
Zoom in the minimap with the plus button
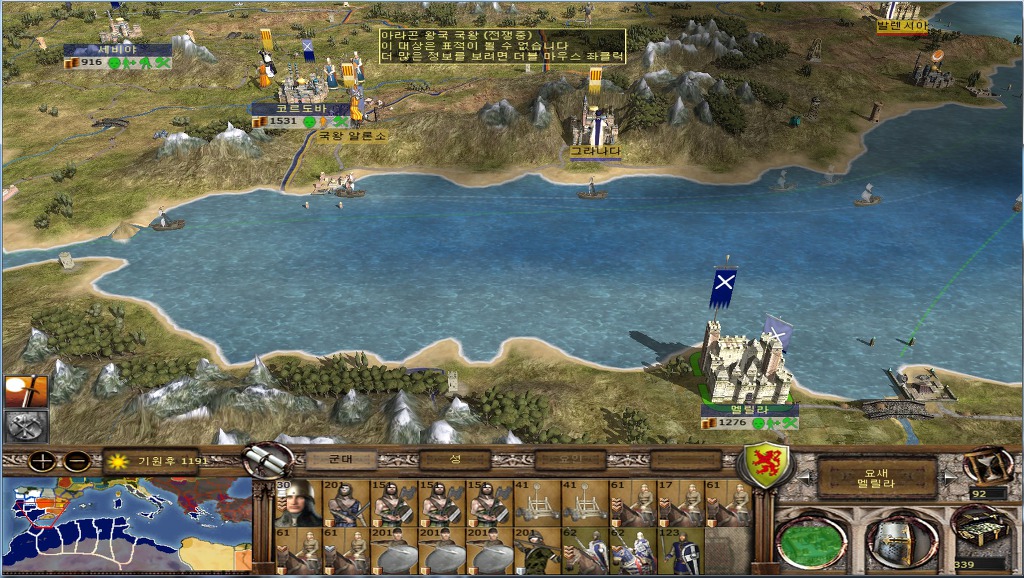coord(42,462)
